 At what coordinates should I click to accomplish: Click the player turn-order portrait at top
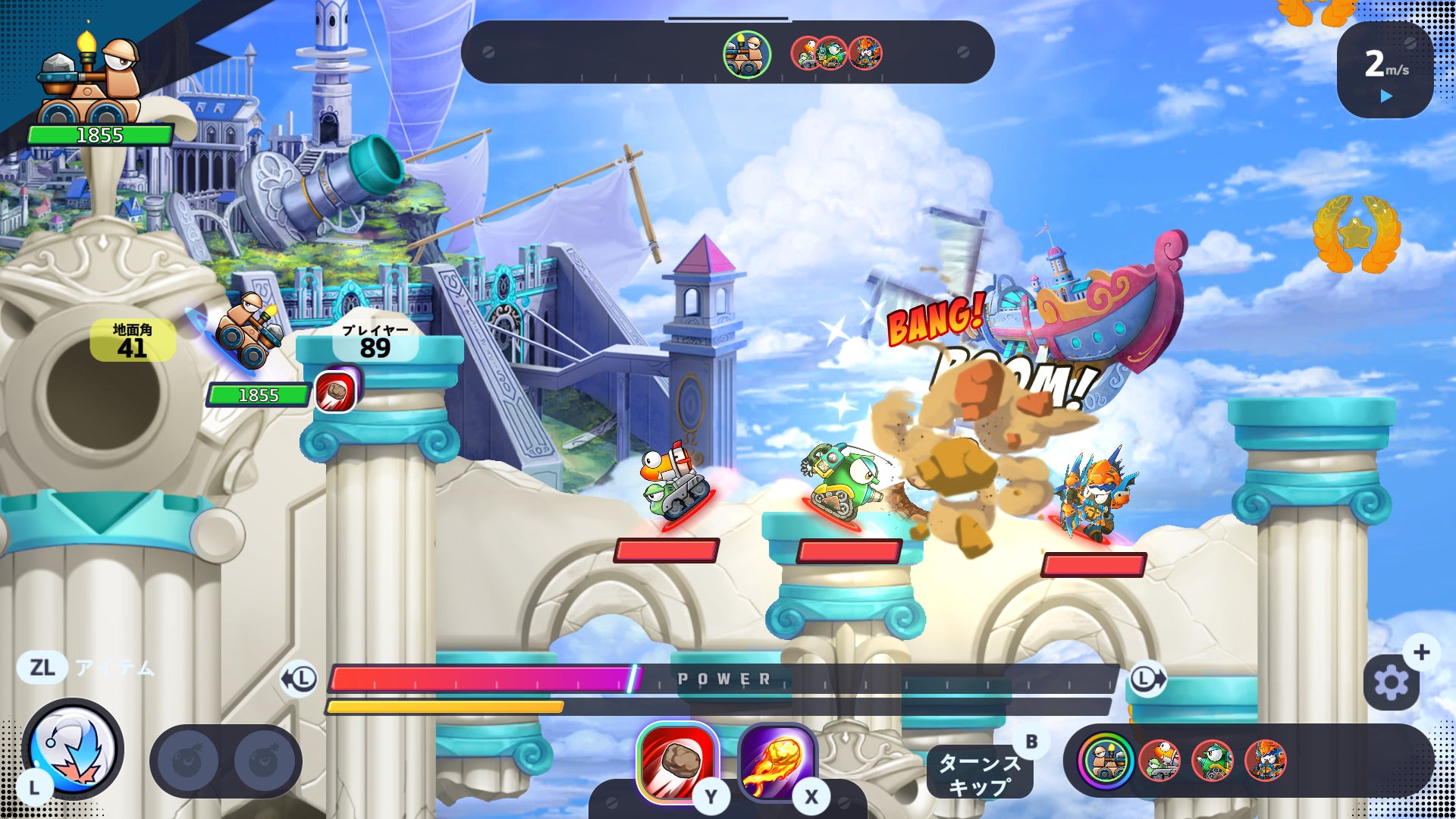click(746, 54)
